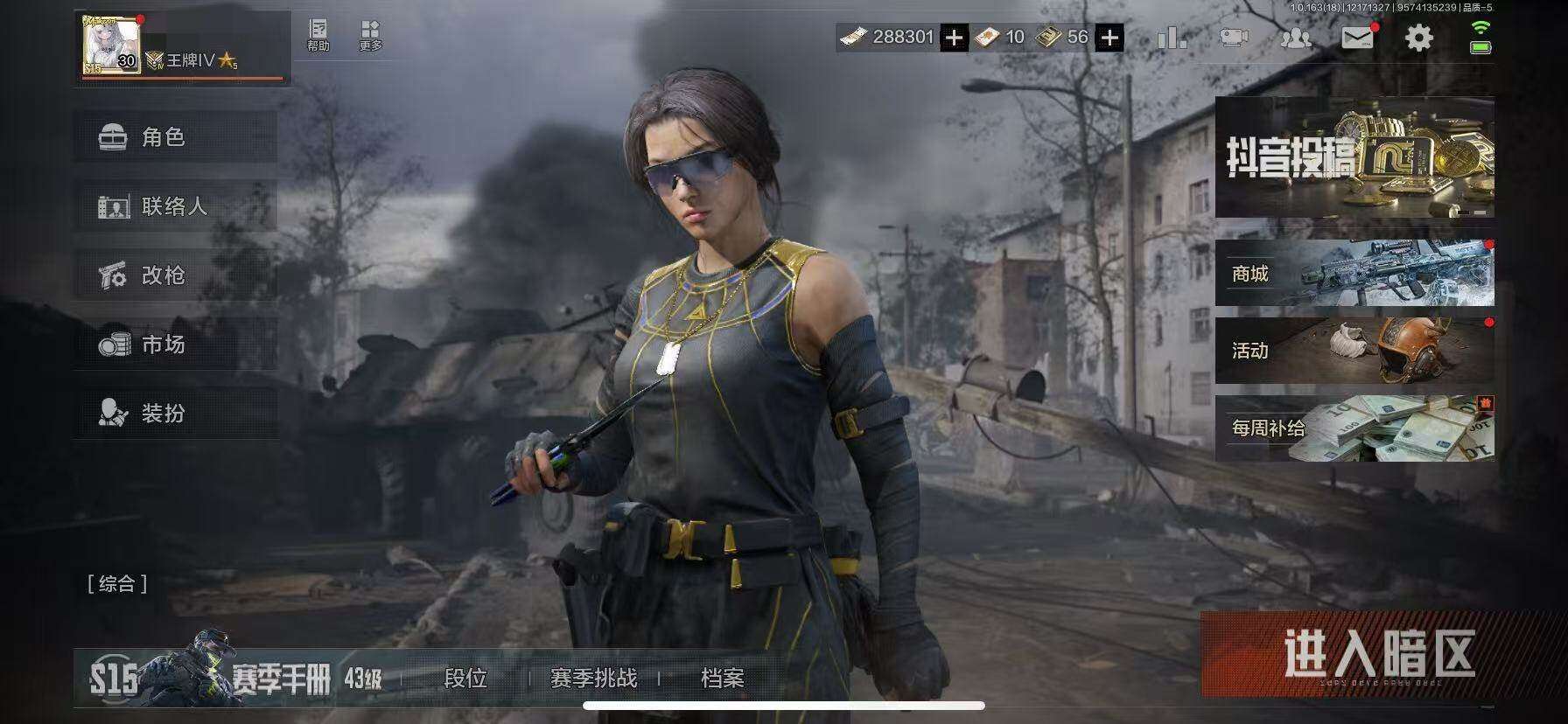The height and width of the screenshot is (724, 1568).
Task: Open the 帮助 help button
Action: pyautogui.click(x=318, y=36)
